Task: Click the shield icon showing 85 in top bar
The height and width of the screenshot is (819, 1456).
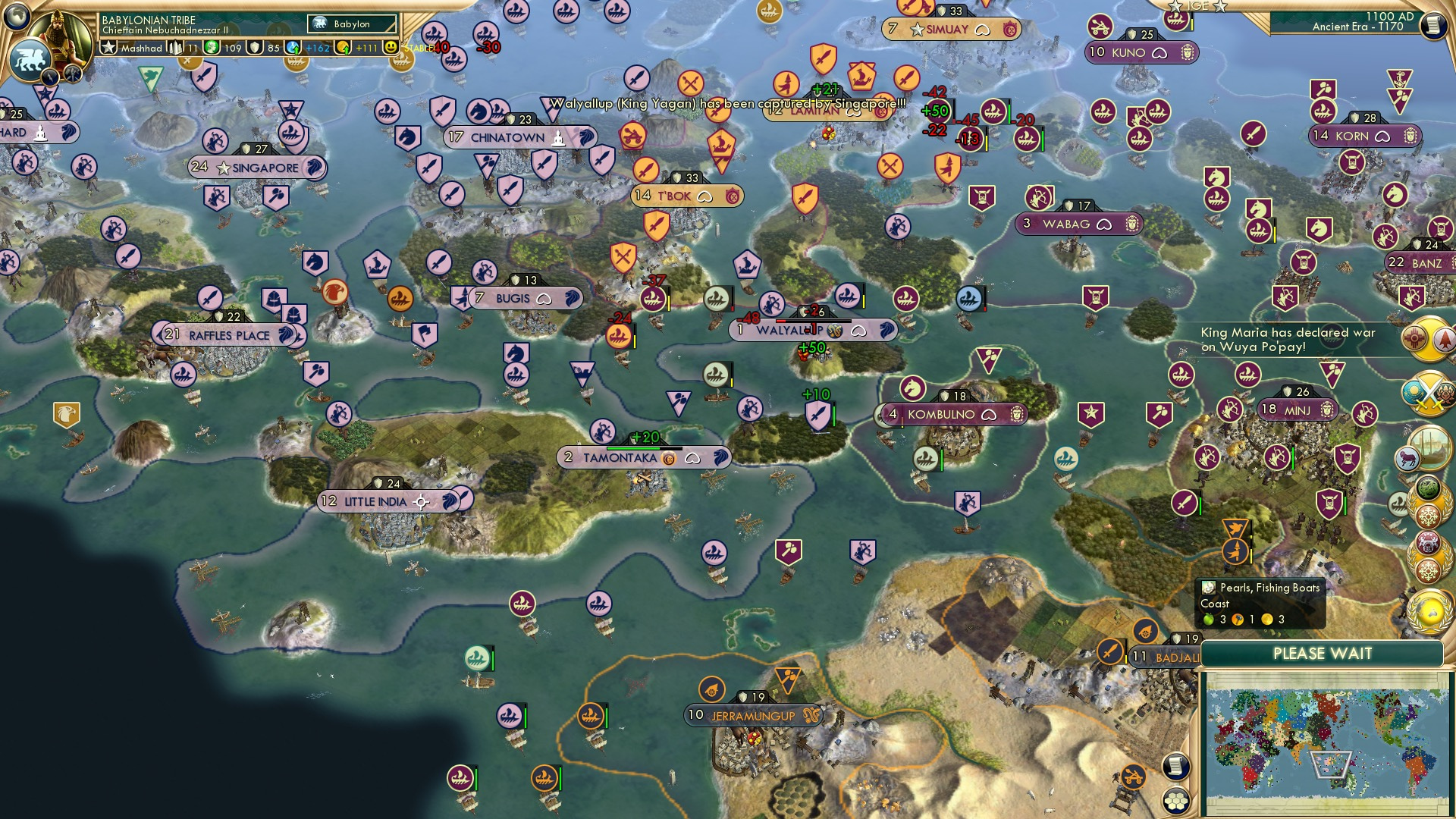Action: 256,49
